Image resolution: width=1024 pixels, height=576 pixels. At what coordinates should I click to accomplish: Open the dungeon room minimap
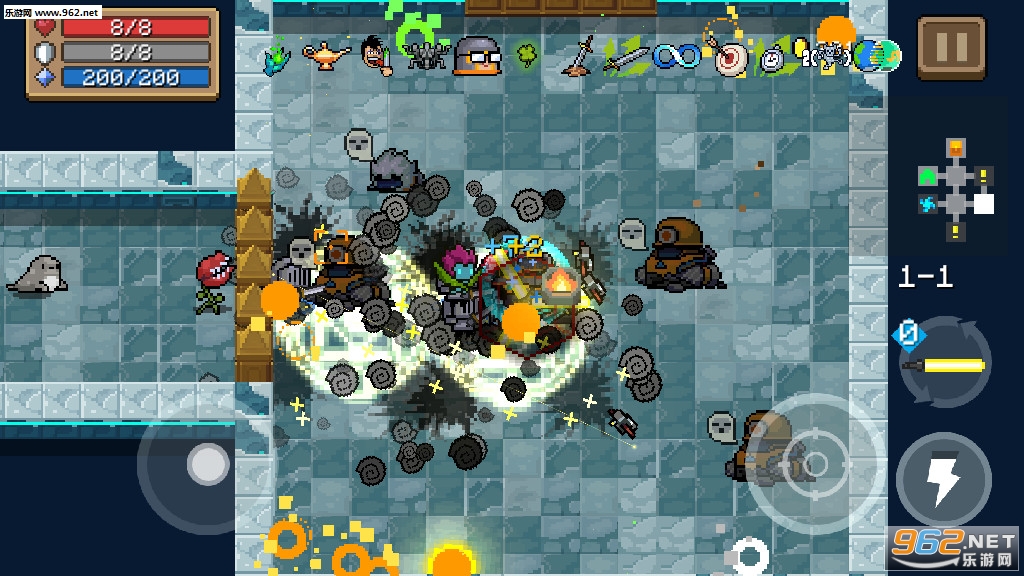point(955,191)
